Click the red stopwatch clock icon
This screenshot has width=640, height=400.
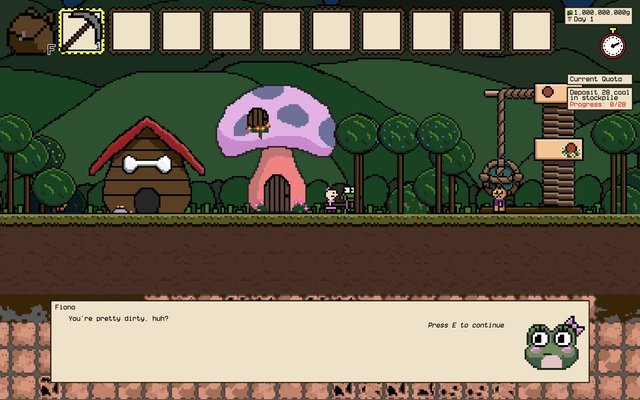(612, 45)
